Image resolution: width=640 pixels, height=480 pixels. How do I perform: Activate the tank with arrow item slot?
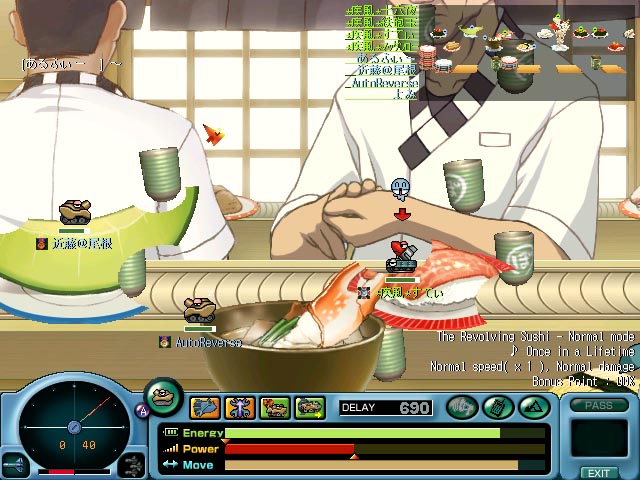click(x=309, y=407)
